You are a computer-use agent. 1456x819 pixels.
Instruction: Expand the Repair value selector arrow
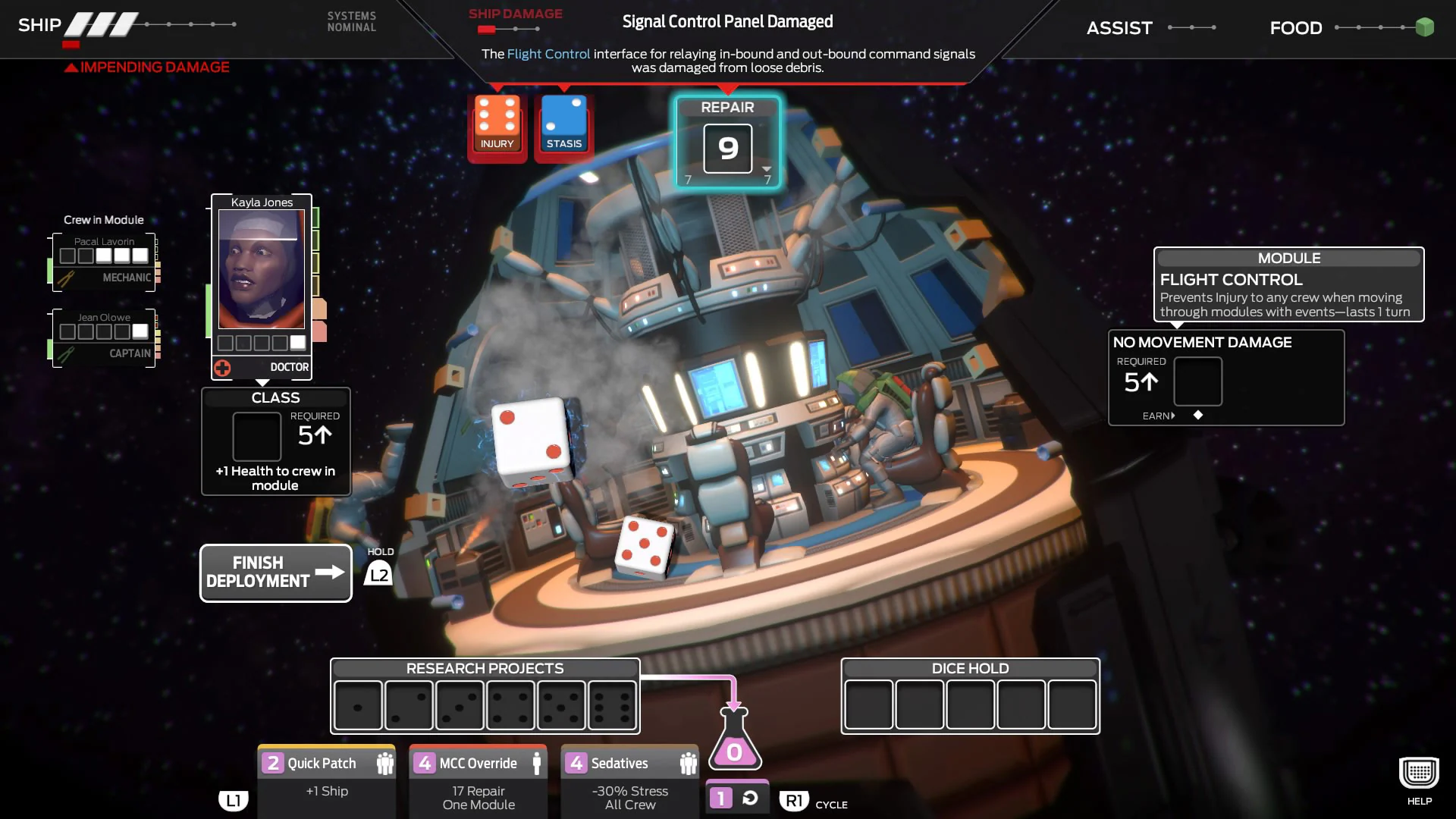[766, 170]
